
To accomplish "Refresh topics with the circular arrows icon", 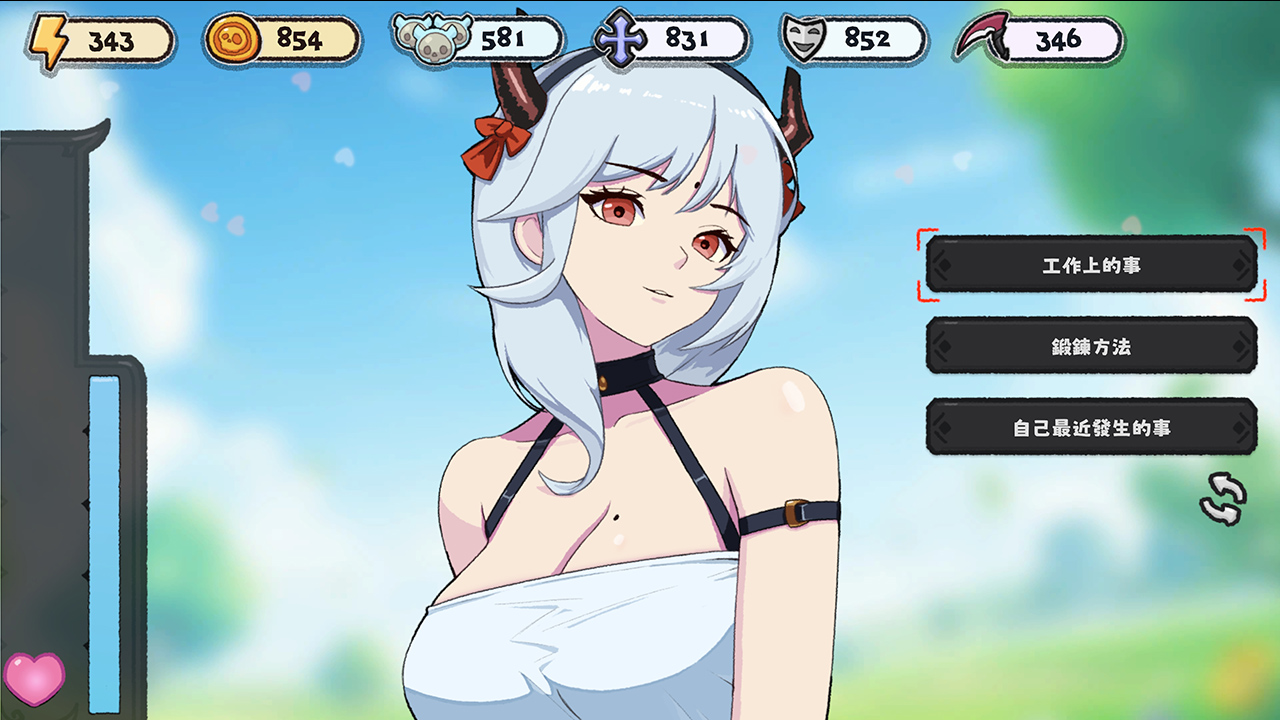I will coord(1223,498).
